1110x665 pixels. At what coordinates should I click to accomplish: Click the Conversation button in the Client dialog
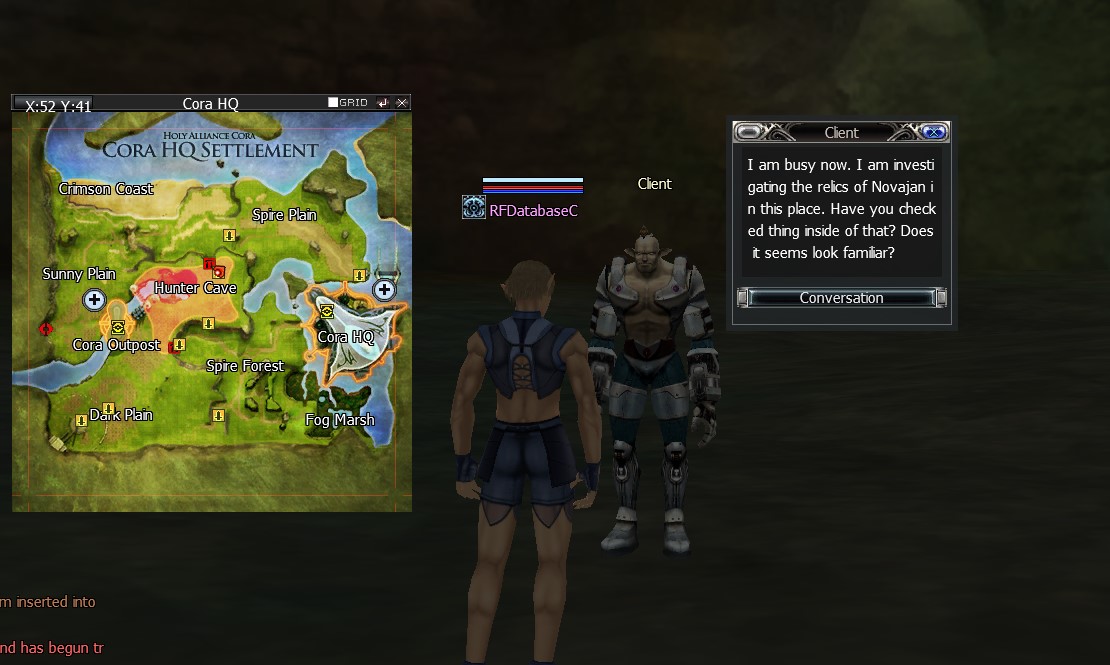click(x=841, y=298)
